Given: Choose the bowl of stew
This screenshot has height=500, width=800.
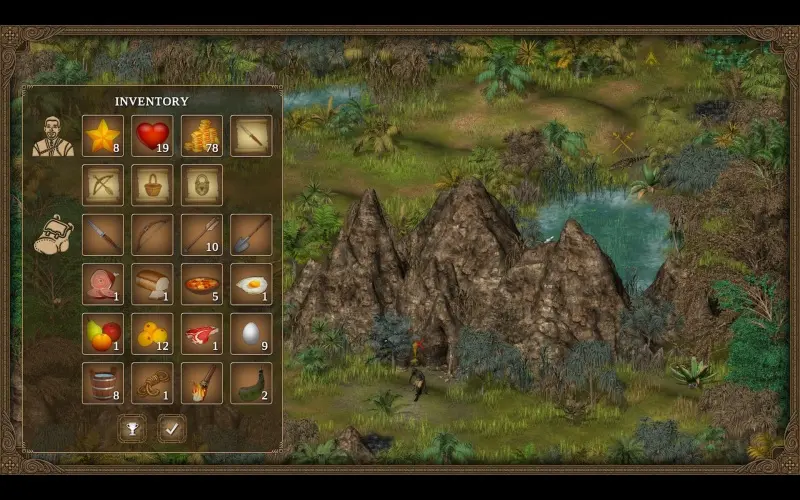Looking at the screenshot, I should tap(202, 284).
